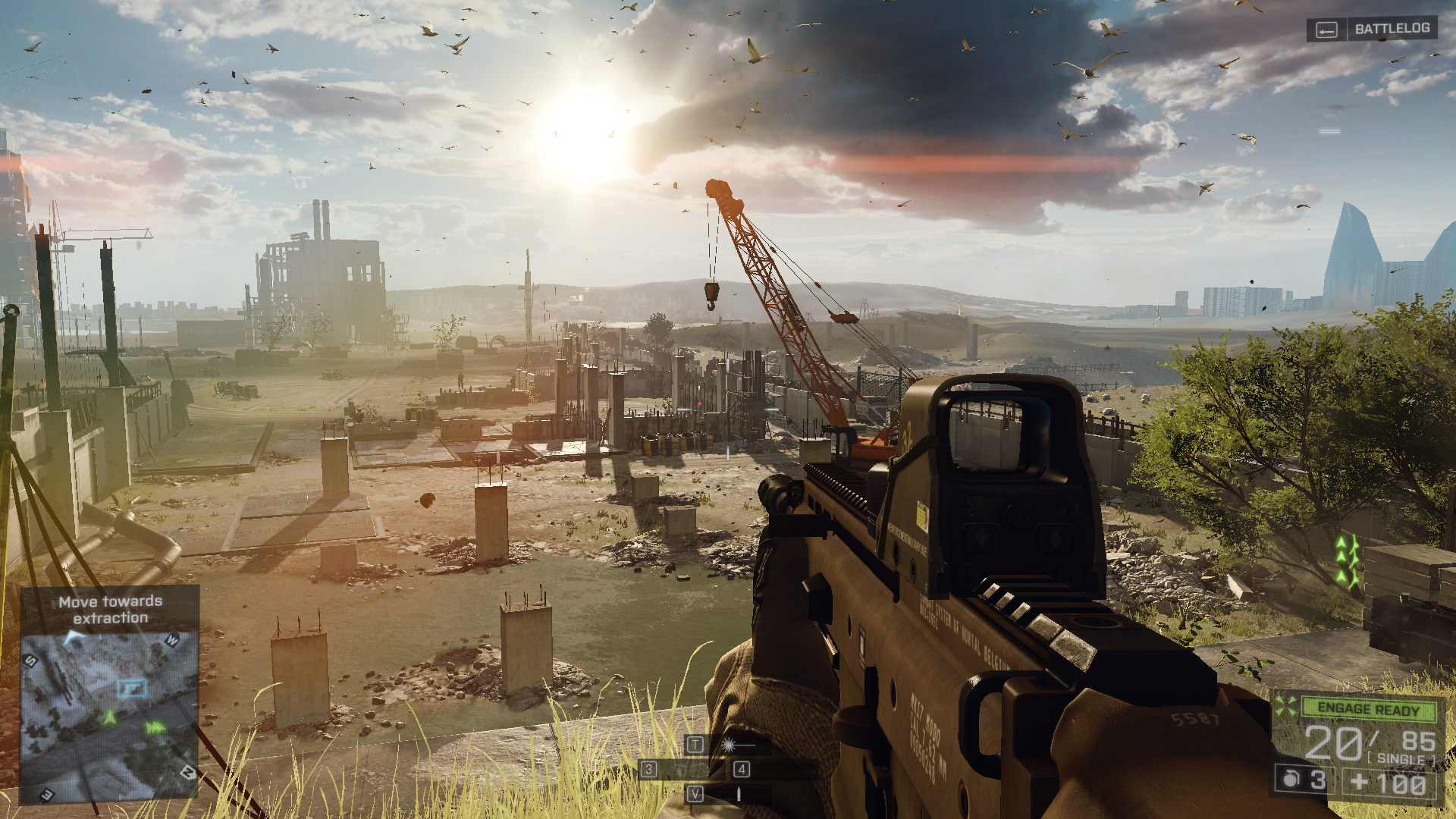Click the green player arrow on the minimap
Viewport: 1456px width, 819px height.
click(x=110, y=717)
